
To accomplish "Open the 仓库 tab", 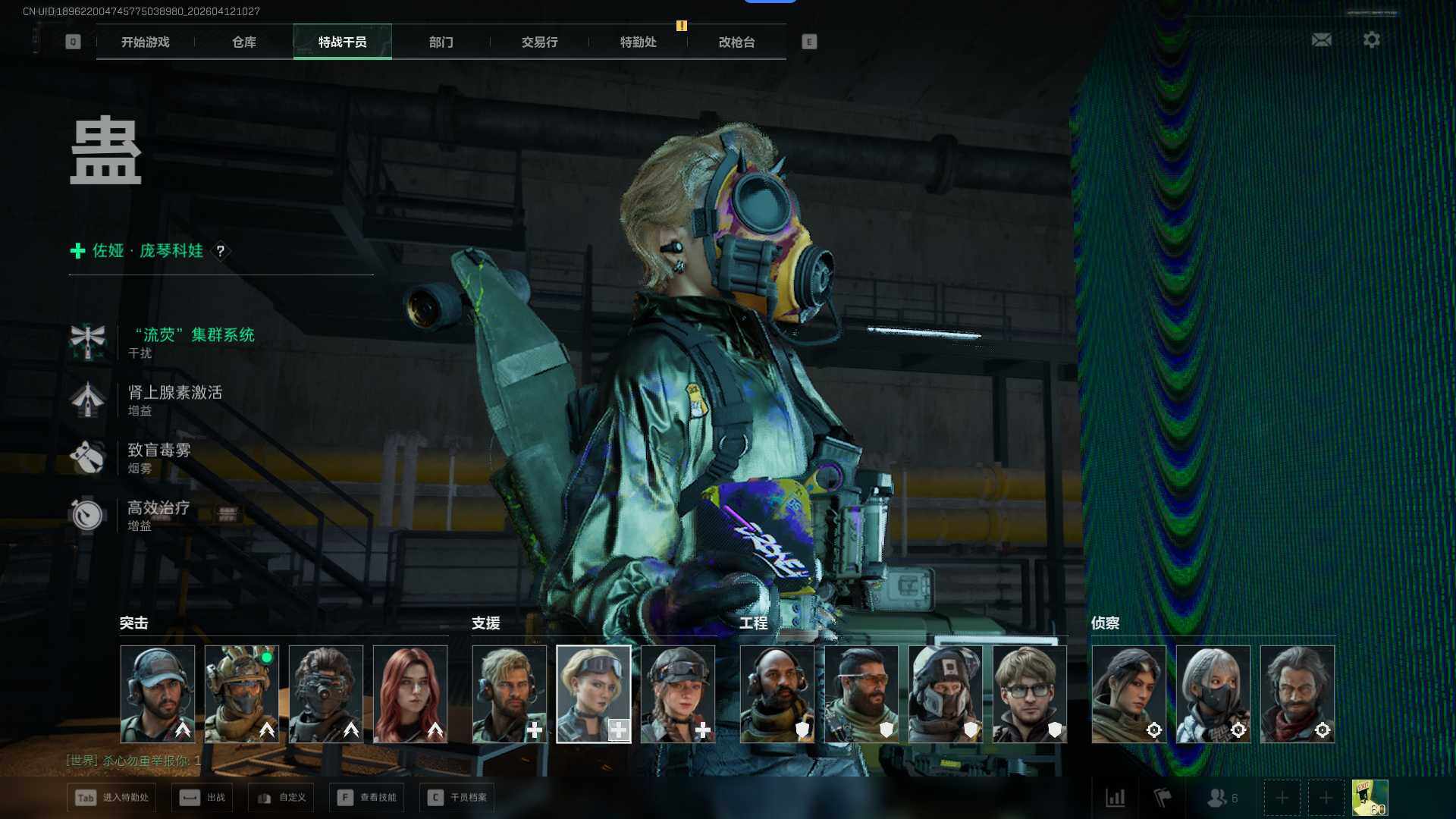I will click(x=243, y=42).
